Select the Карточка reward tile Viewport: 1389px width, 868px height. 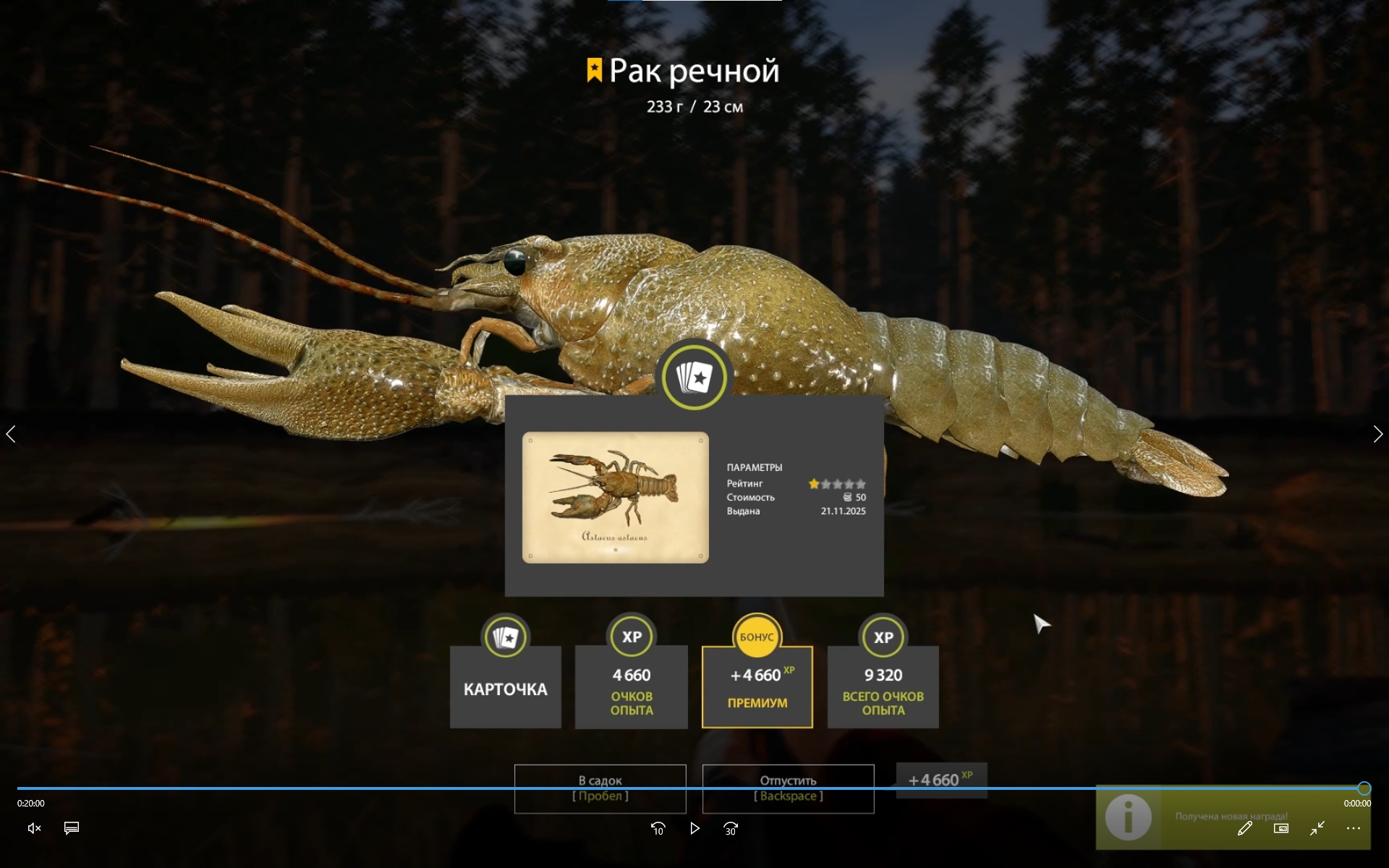[x=505, y=686]
